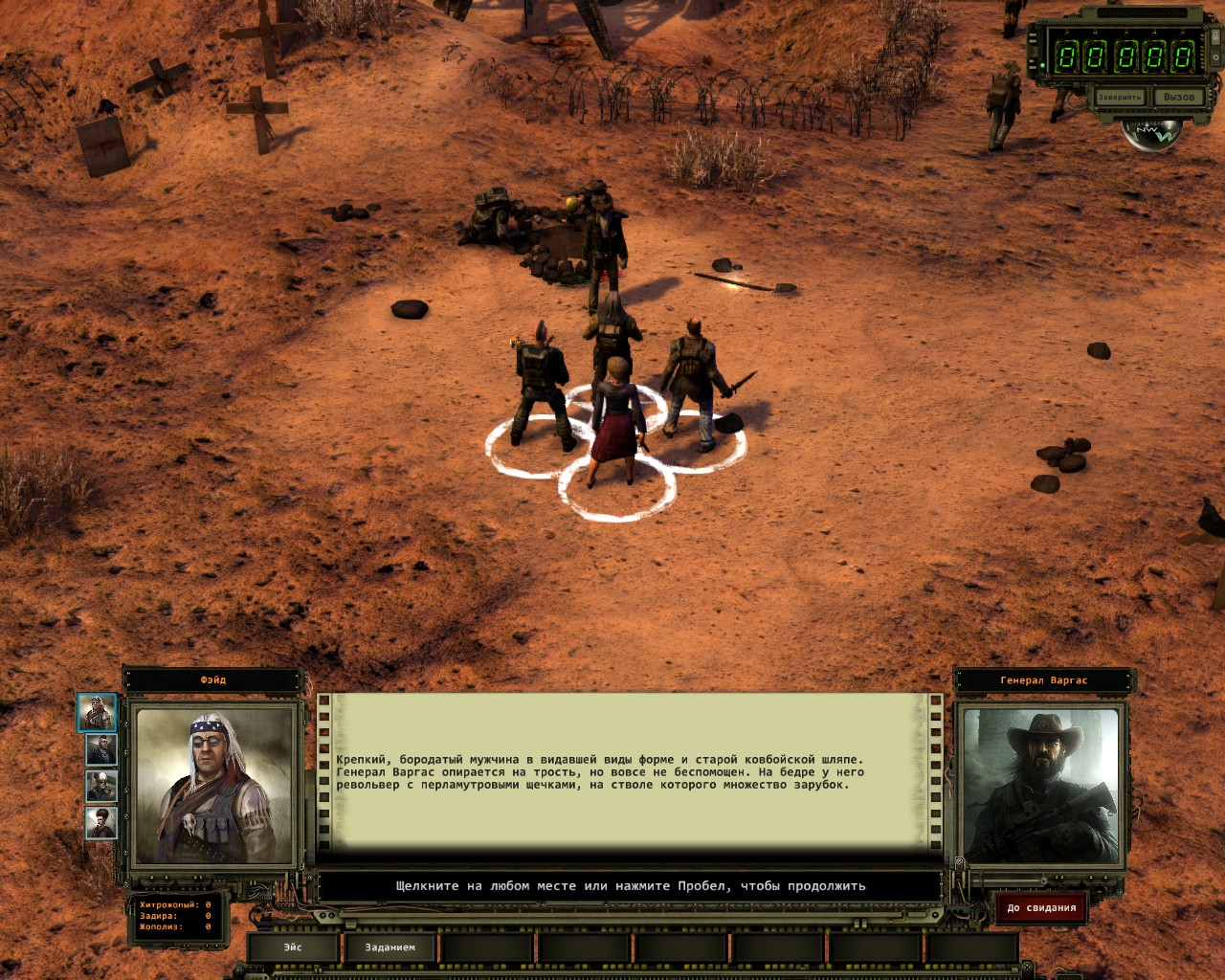
Task: Choose the Заданием dialogue keyword
Action: pos(390,947)
